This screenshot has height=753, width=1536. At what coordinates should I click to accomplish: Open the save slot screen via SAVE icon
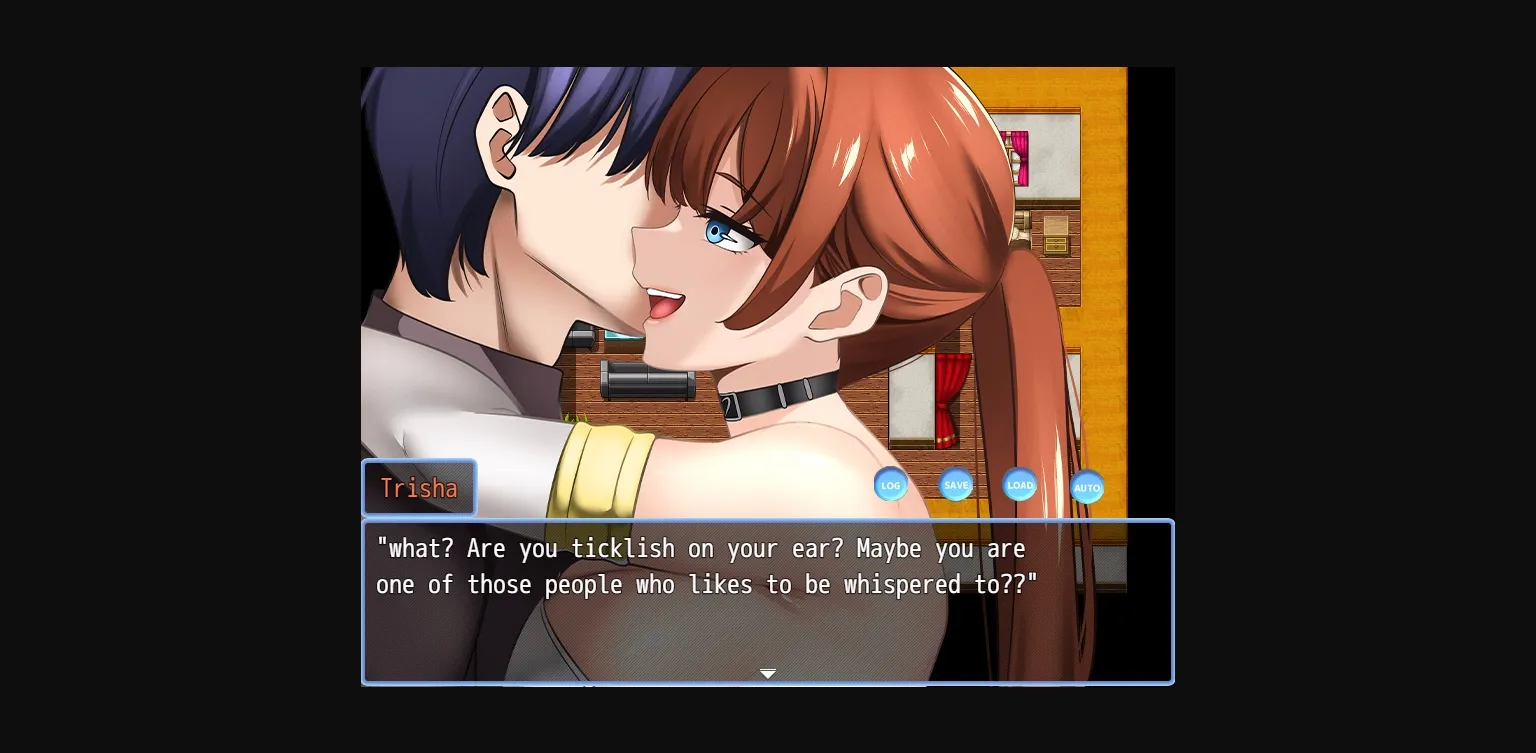coord(956,484)
